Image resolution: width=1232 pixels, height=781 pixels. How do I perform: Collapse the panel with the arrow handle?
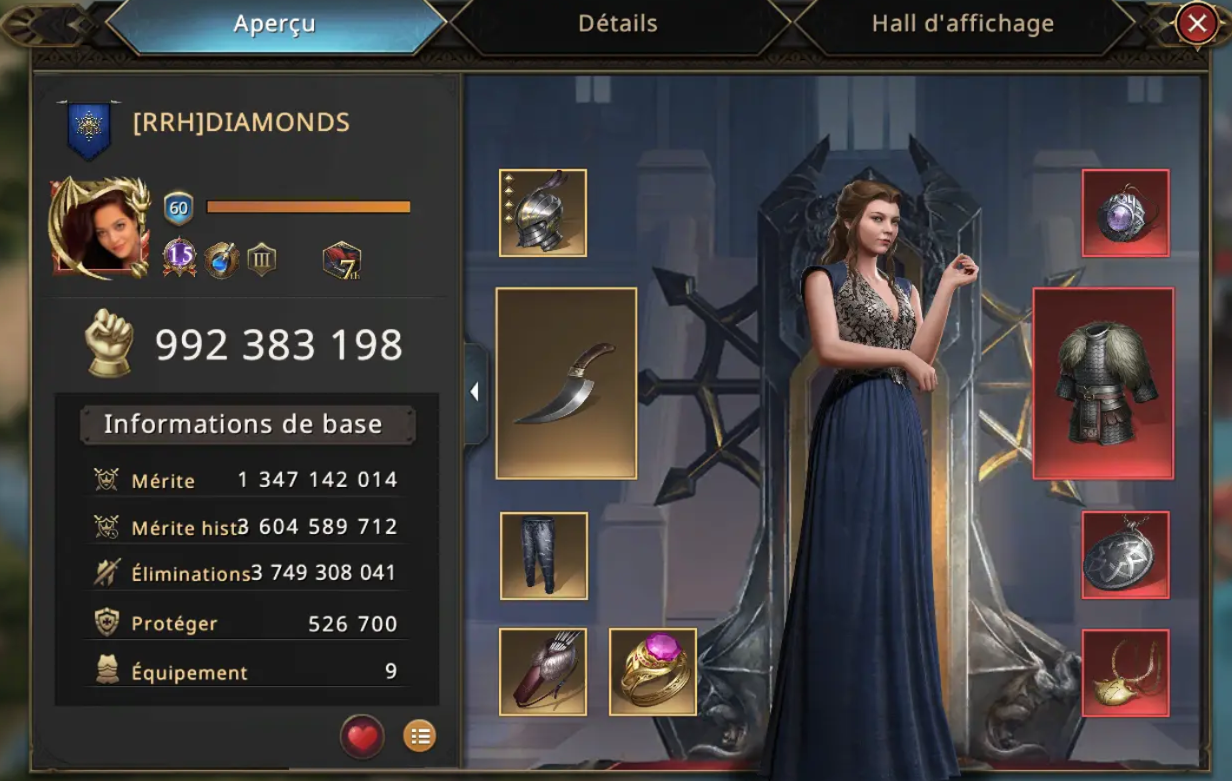[x=475, y=392]
